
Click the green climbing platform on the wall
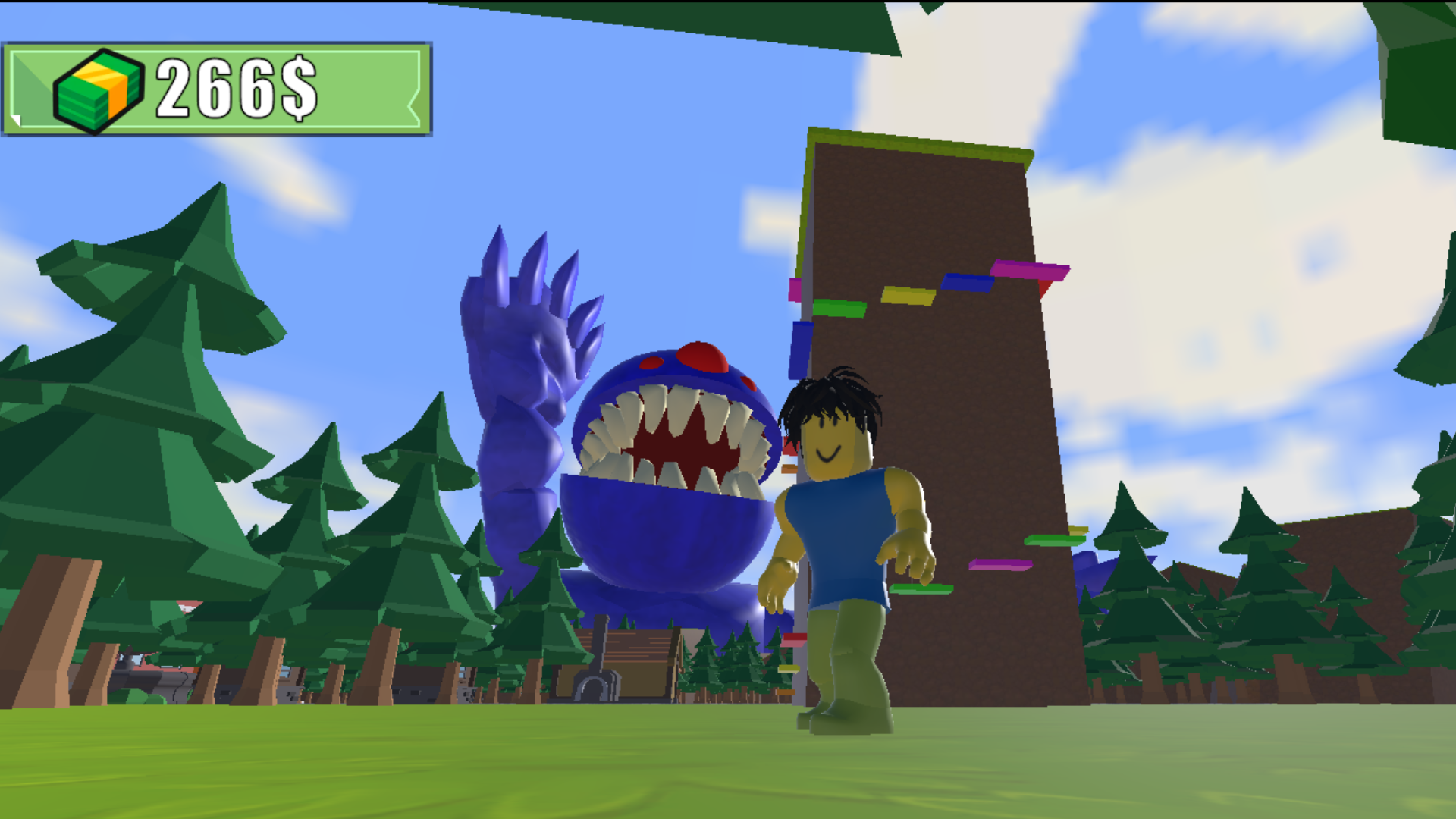(x=842, y=309)
